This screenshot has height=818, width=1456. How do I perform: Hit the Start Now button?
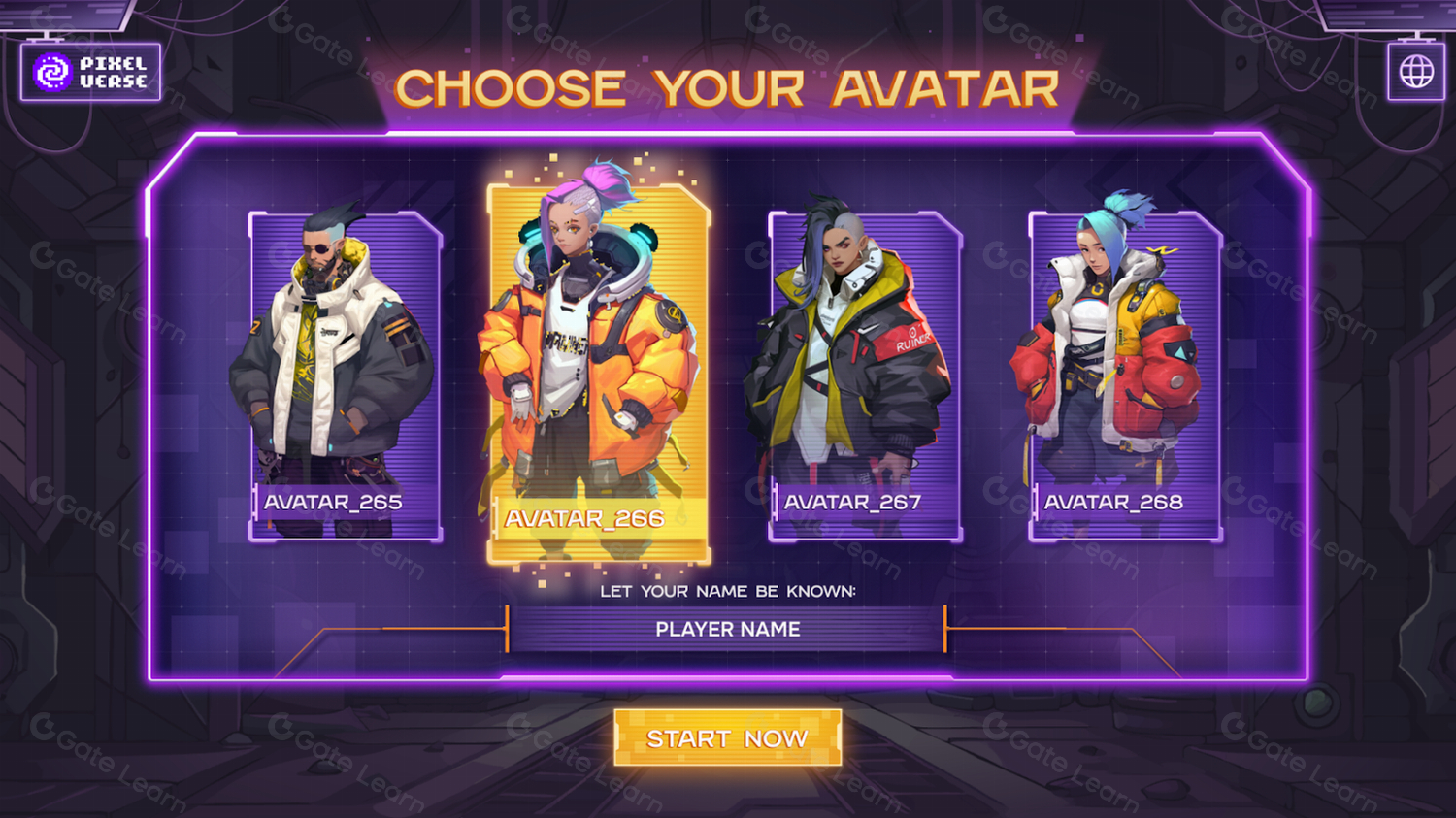[x=727, y=738]
